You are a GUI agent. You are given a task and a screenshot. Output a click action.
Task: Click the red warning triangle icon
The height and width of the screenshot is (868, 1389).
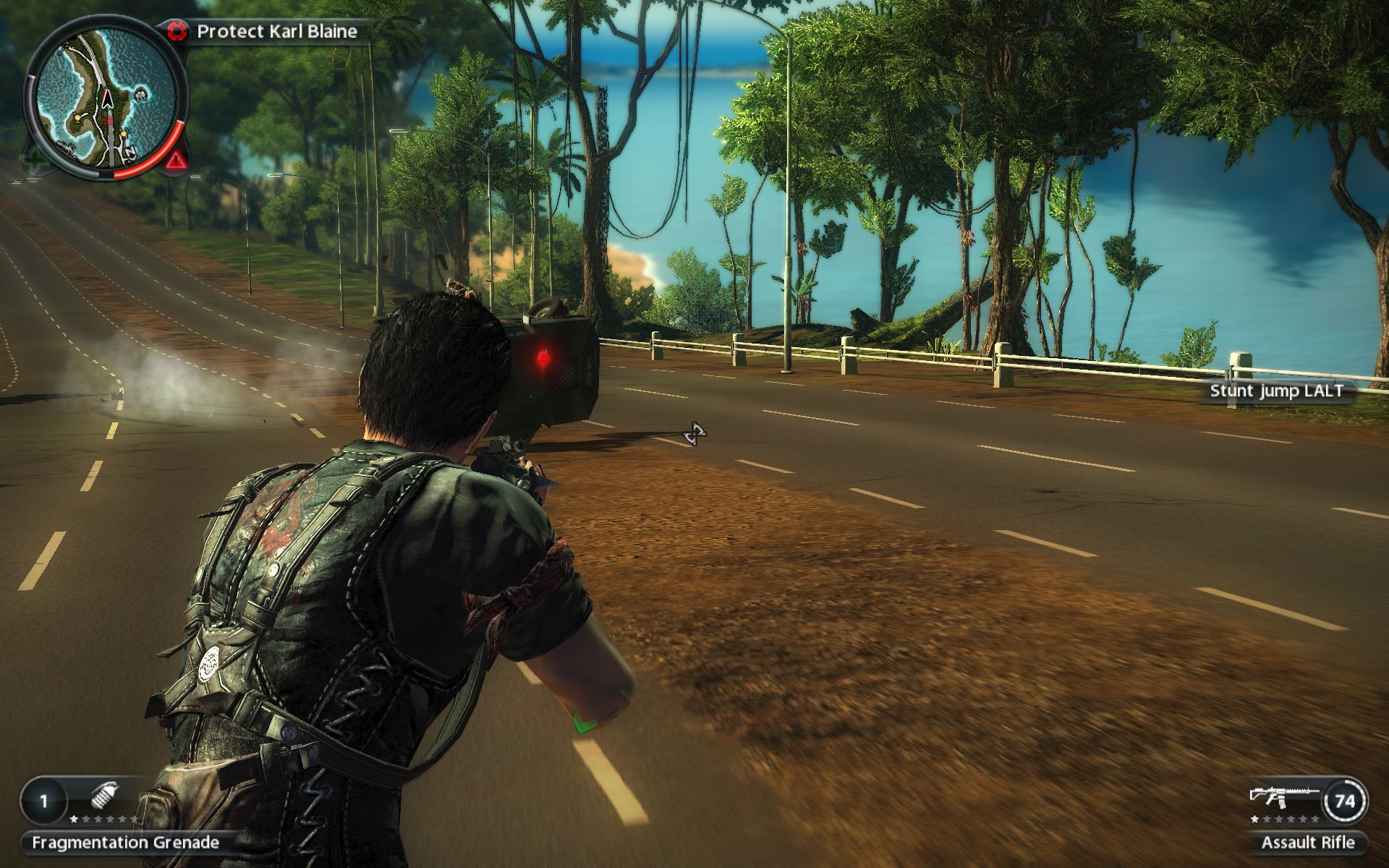177,160
